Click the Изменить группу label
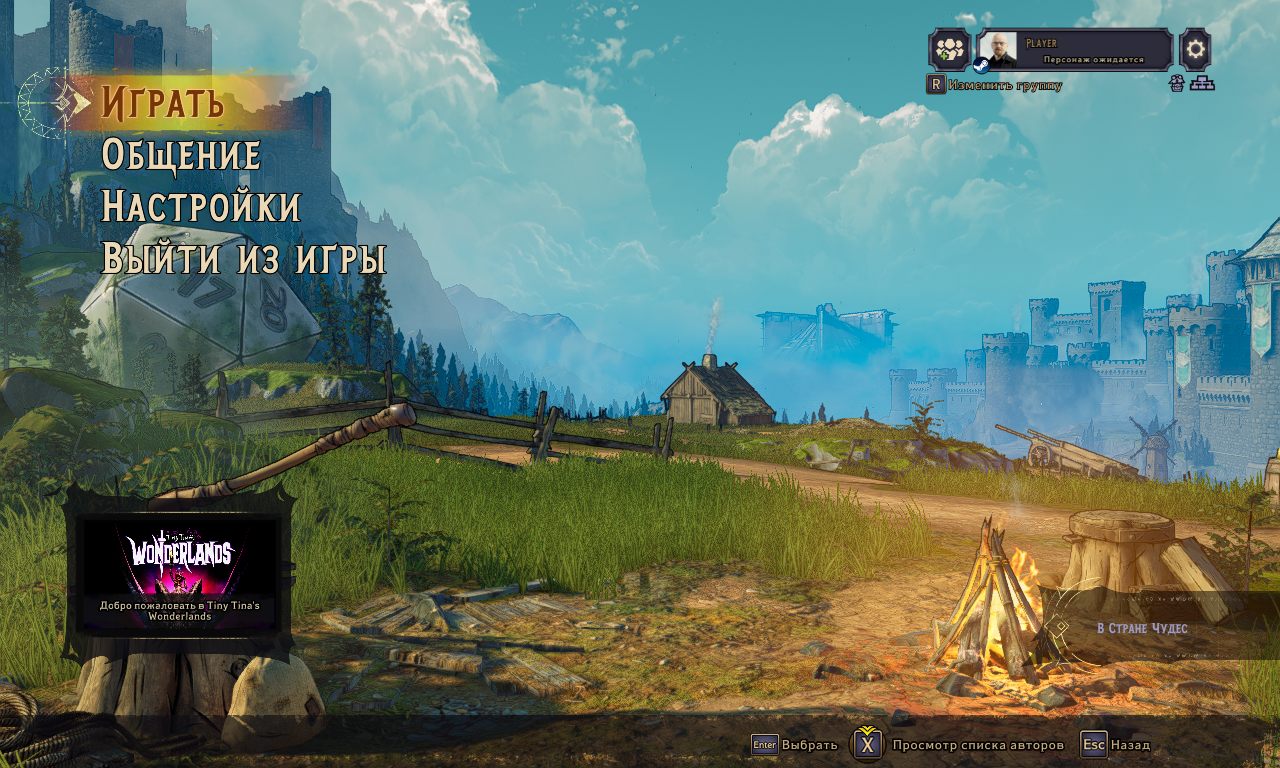Image resolution: width=1280 pixels, height=768 pixels. pyautogui.click(x=1004, y=86)
